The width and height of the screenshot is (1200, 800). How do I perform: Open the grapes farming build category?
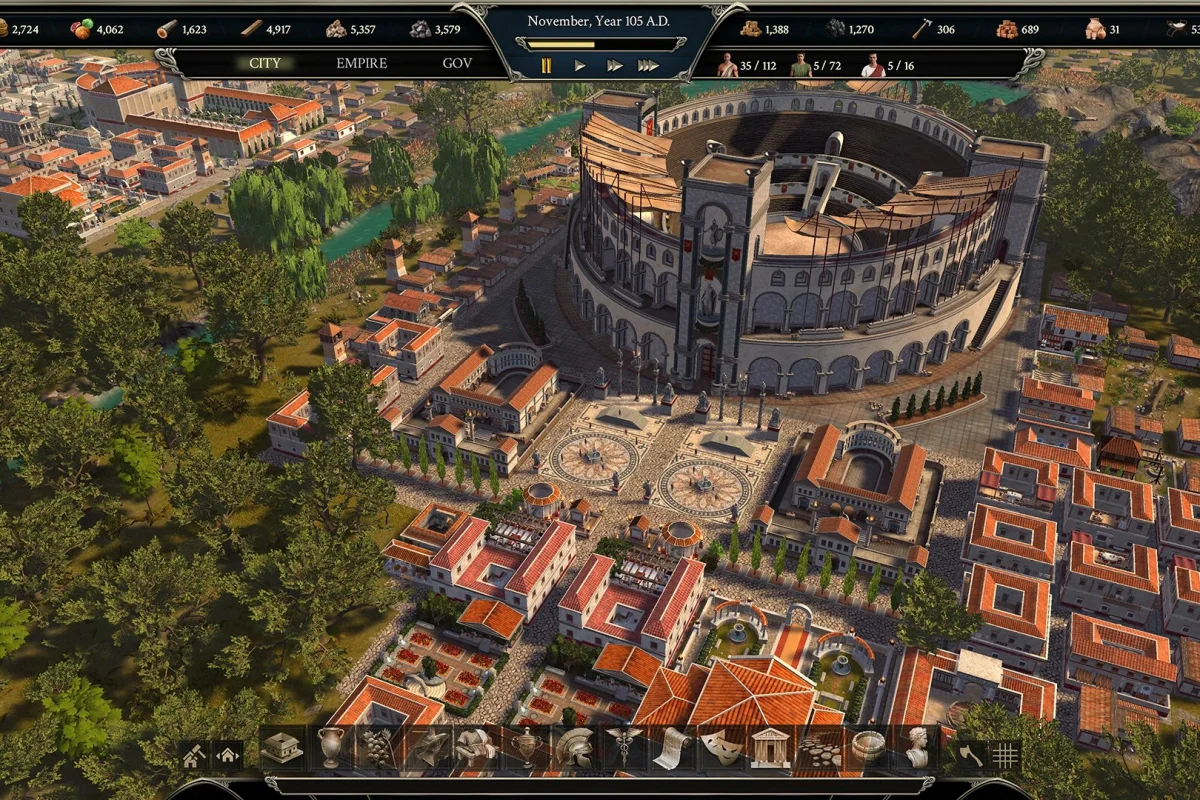click(x=380, y=748)
